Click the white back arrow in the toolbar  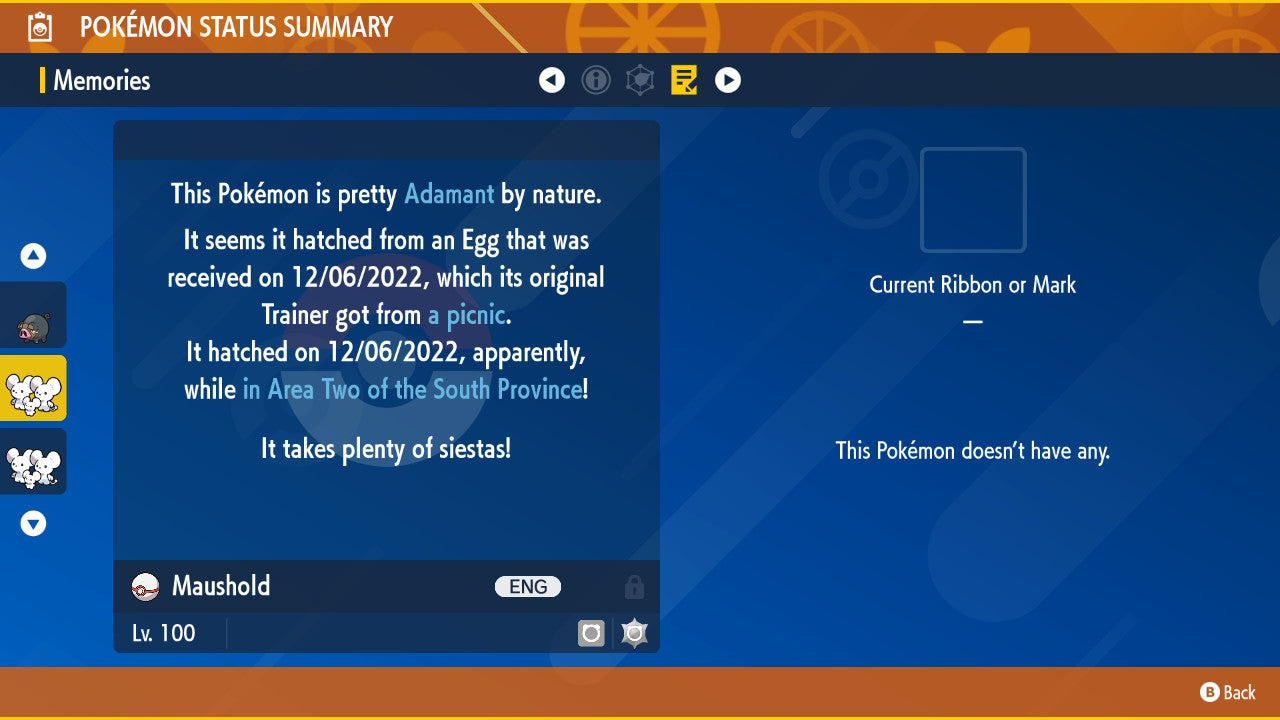pyautogui.click(x=552, y=79)
